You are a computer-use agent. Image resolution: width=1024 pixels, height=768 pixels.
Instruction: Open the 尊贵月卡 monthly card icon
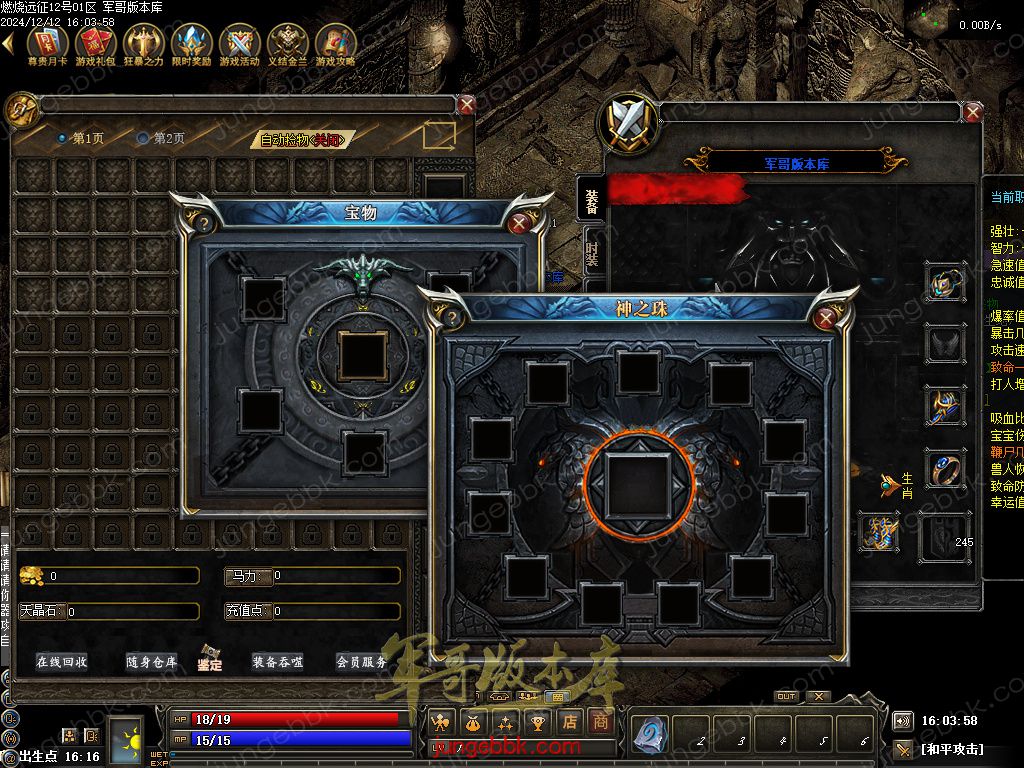(x=48, y=44)
